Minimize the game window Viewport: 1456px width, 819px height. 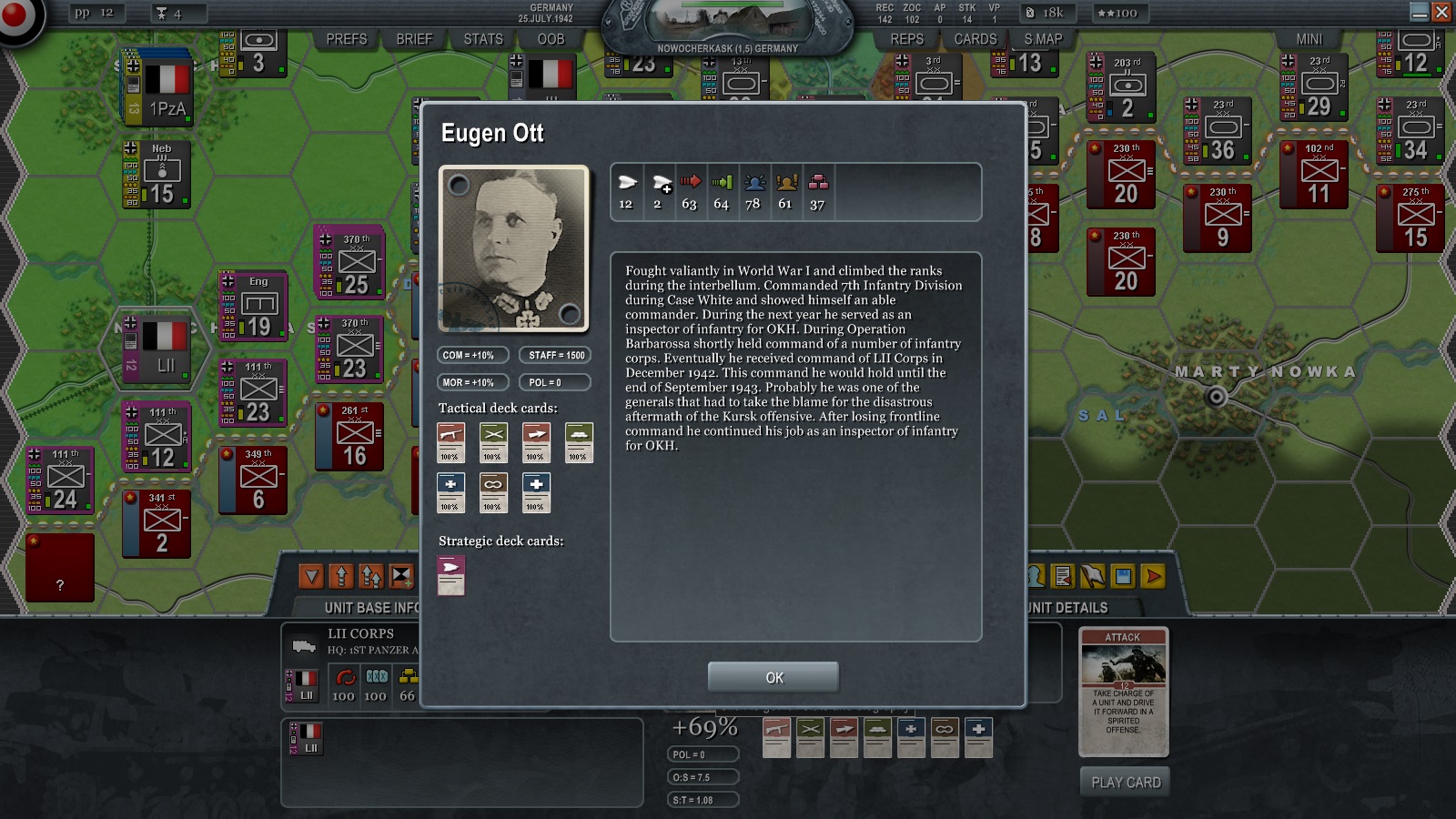[1419, 12]
